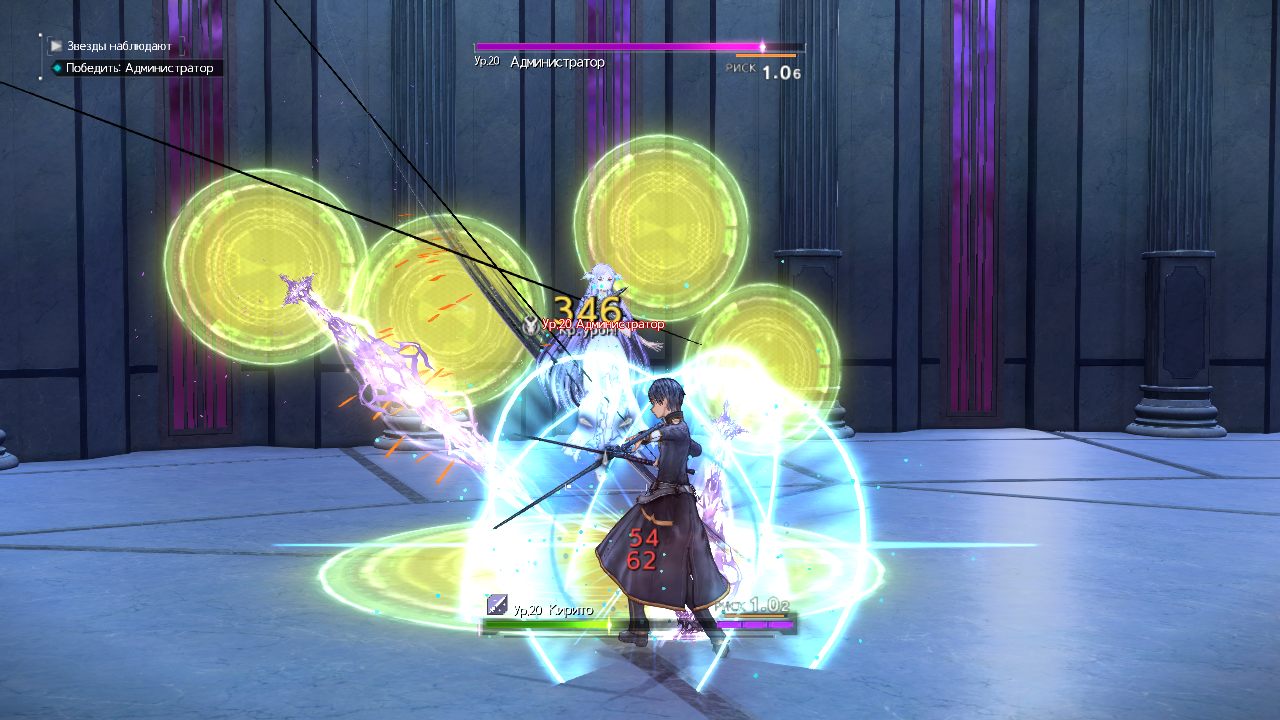The height and width of the screenshot is (720, 1280).
Task: Select the sword icon beside Кирито's name
Action: coord(497,605)
